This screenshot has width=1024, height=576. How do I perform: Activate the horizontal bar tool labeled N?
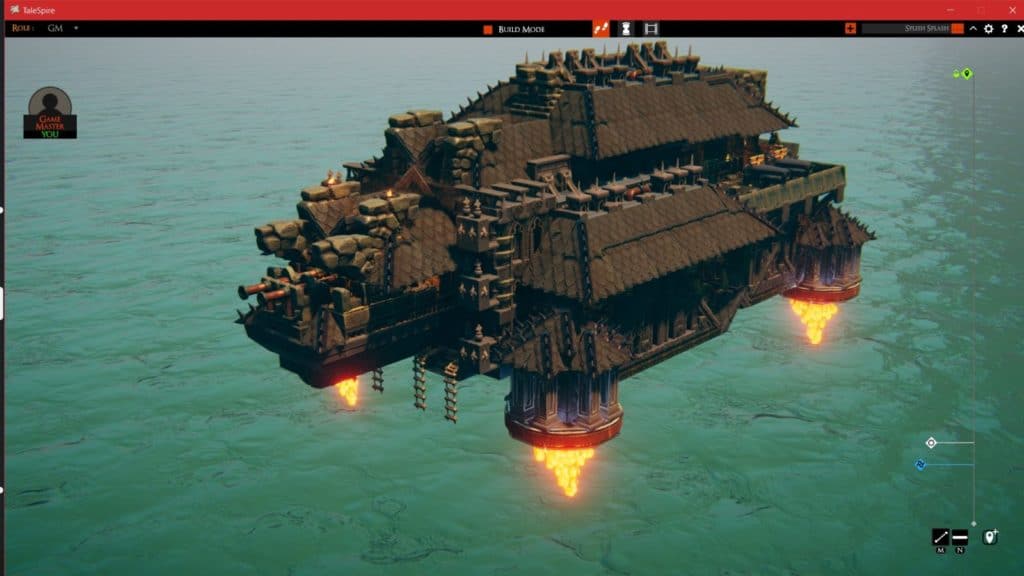pos(960,537)
